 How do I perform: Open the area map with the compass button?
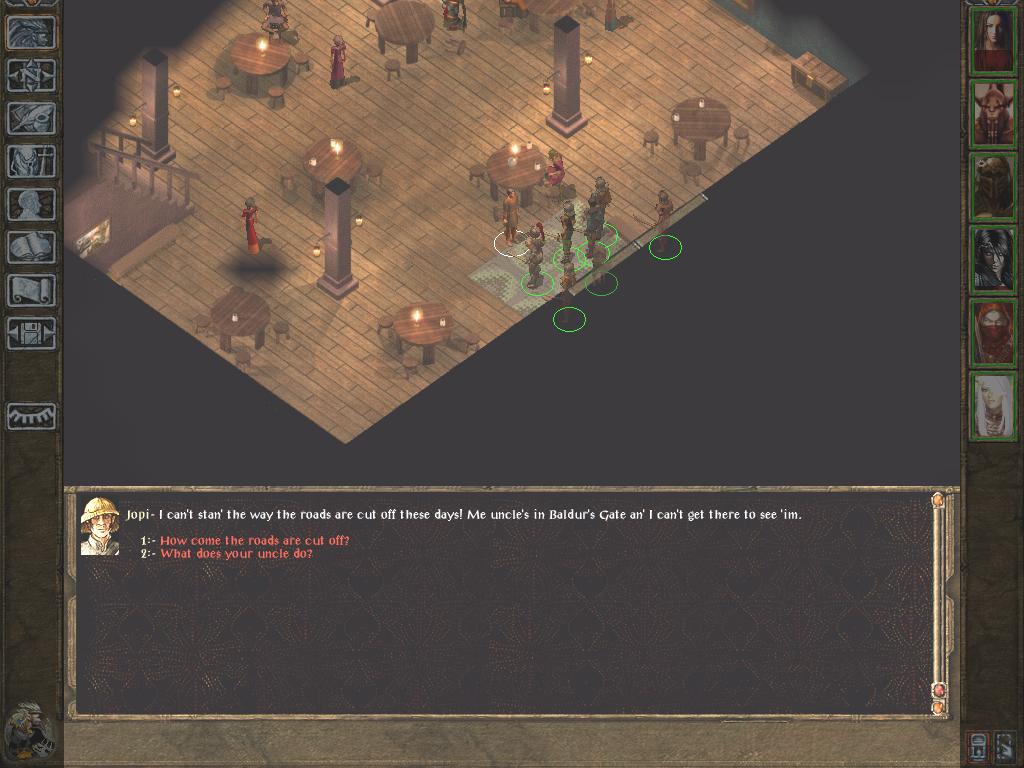(31, 76)
